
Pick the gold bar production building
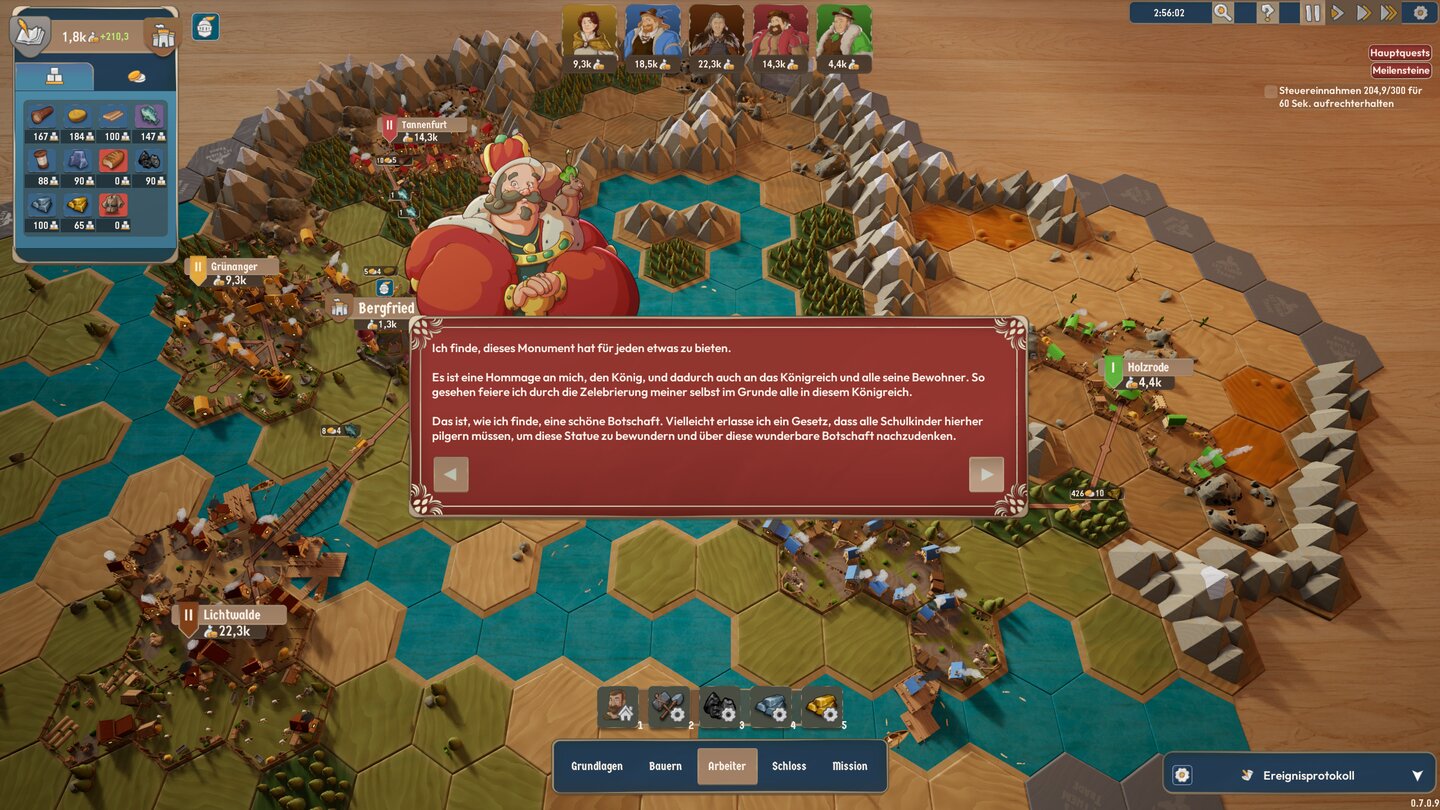pyautogui.click(x=822, y=707)
